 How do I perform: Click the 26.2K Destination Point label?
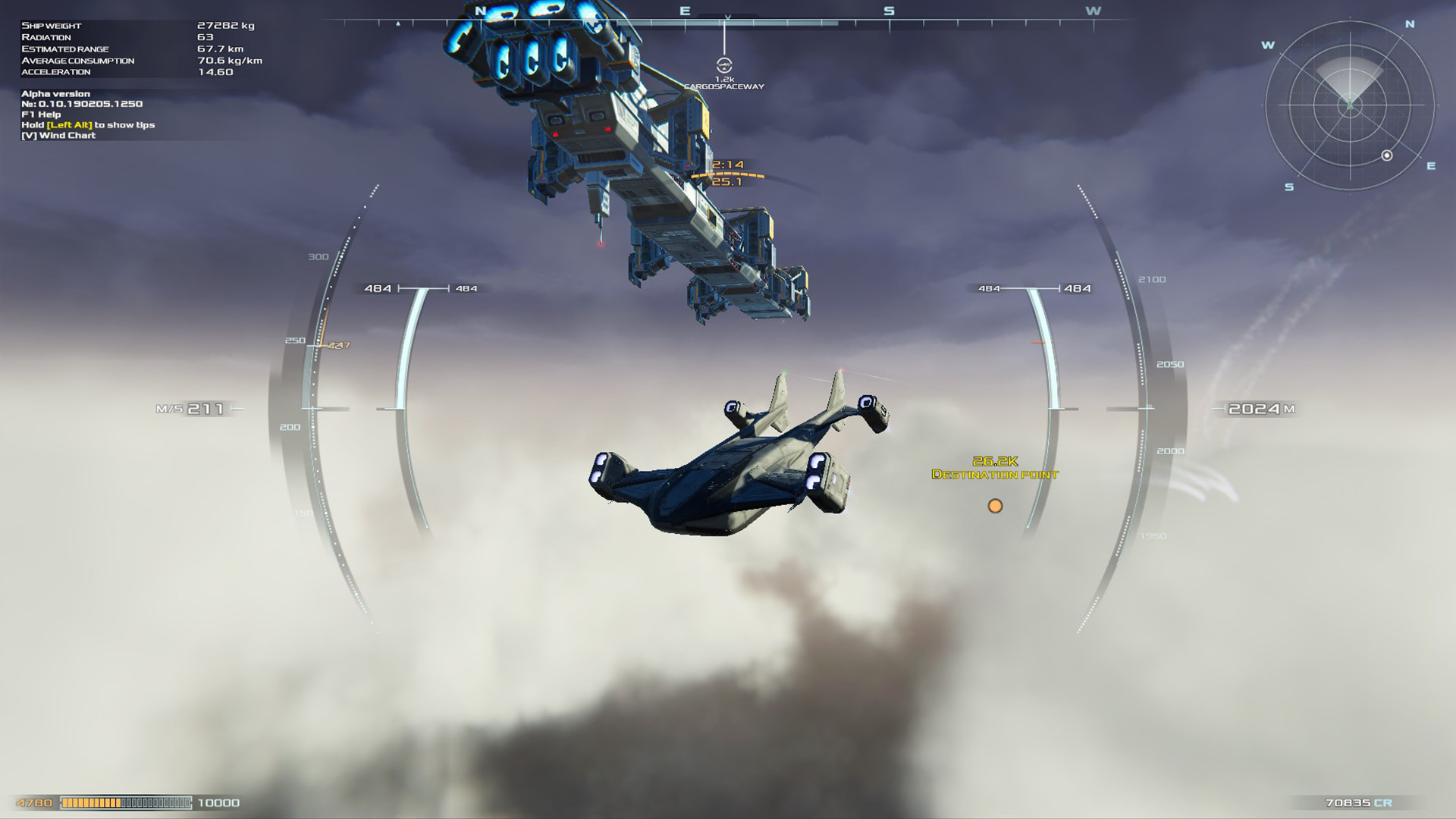point(995,468)
